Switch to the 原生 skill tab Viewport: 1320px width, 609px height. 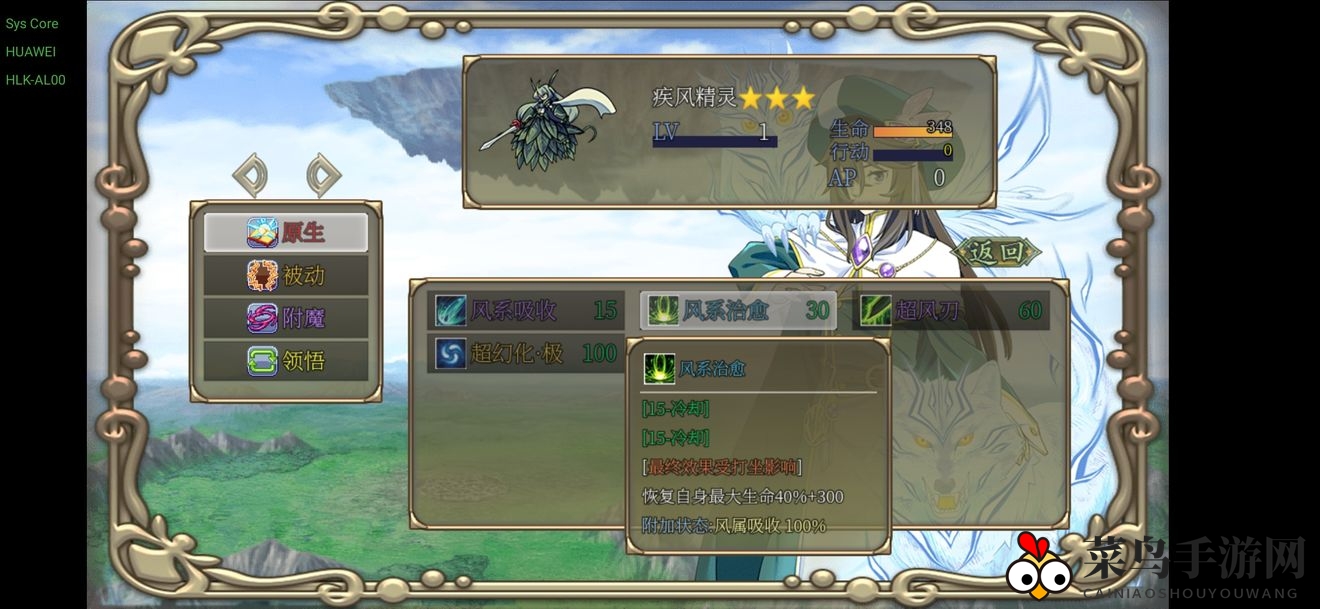(x=286, y=232)
